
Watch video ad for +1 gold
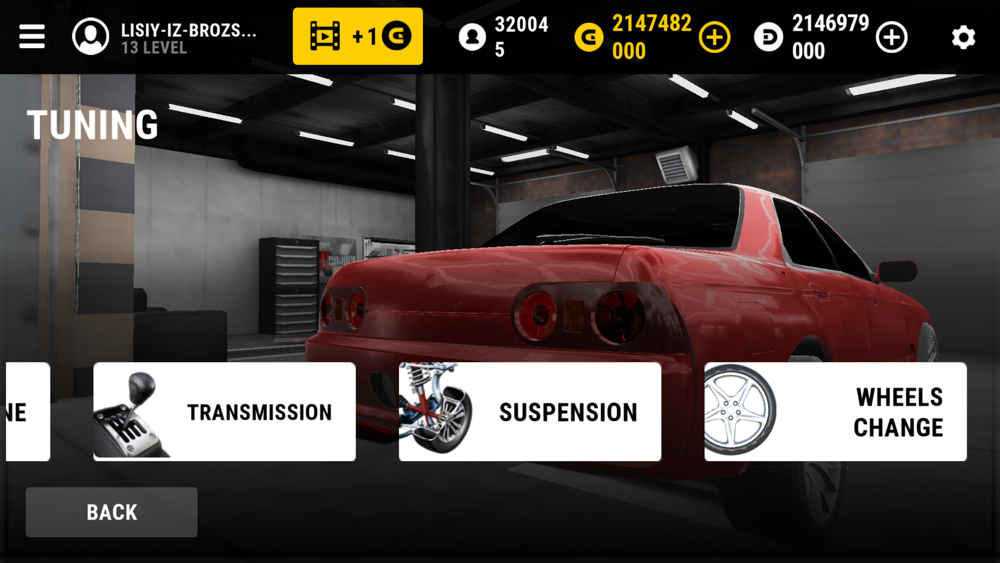coord(357,37)
